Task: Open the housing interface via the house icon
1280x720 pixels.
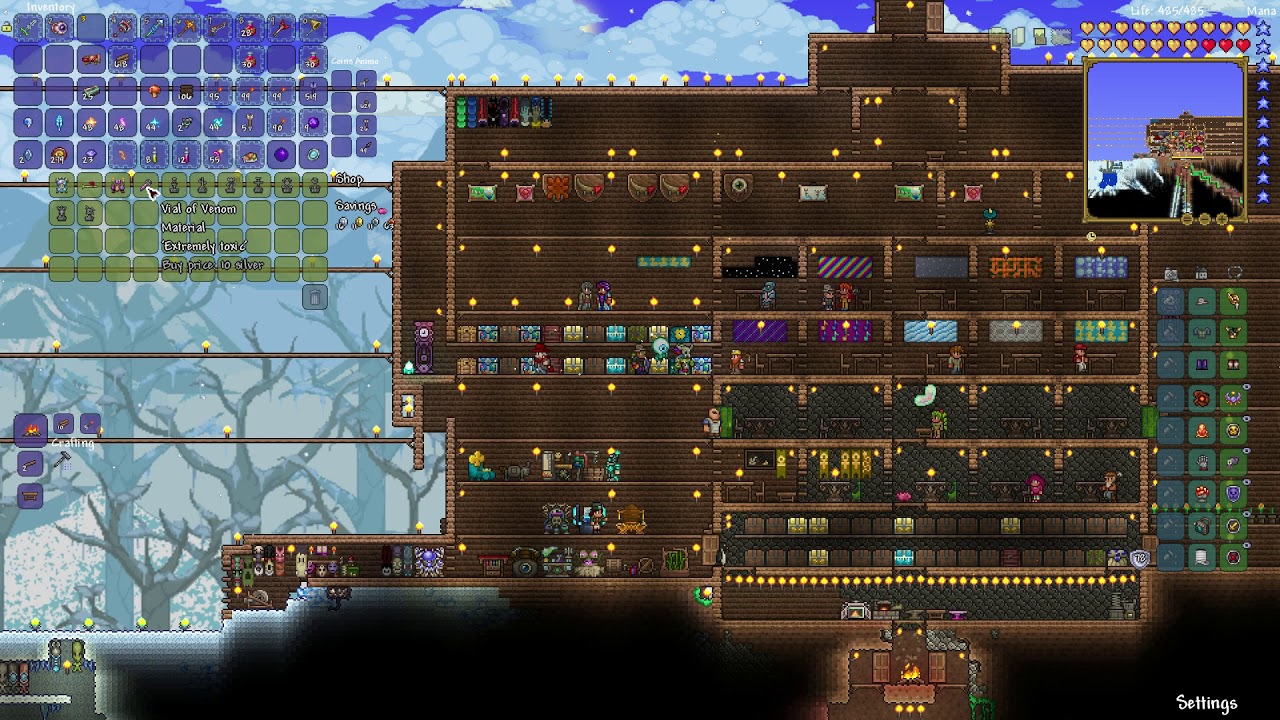Action: coord(1201,273)
